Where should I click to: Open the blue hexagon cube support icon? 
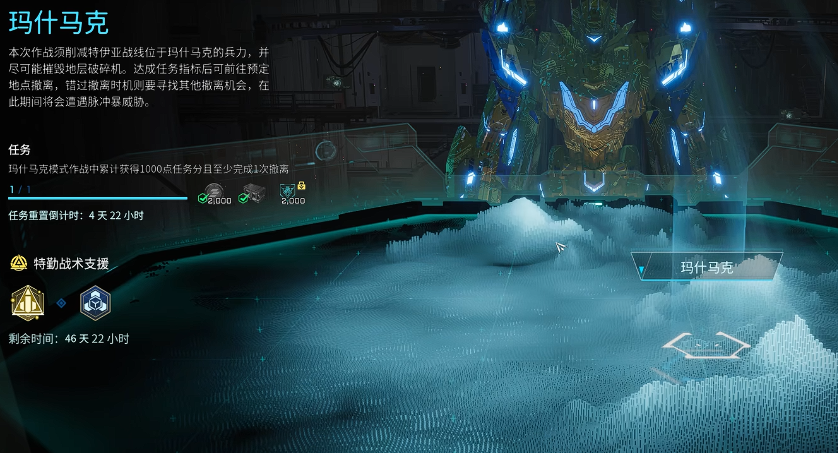(95, 301)
